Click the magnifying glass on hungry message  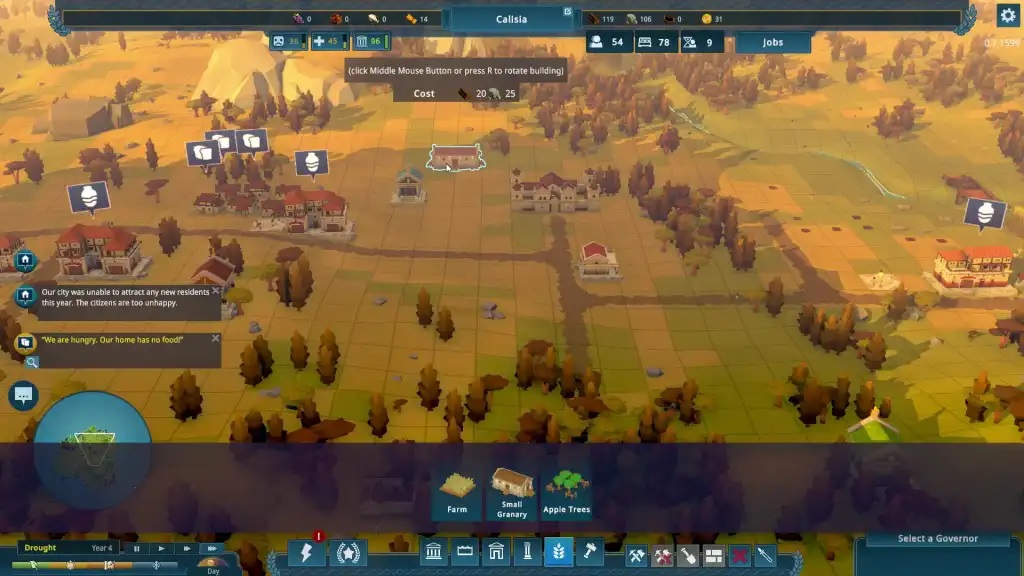32,361
